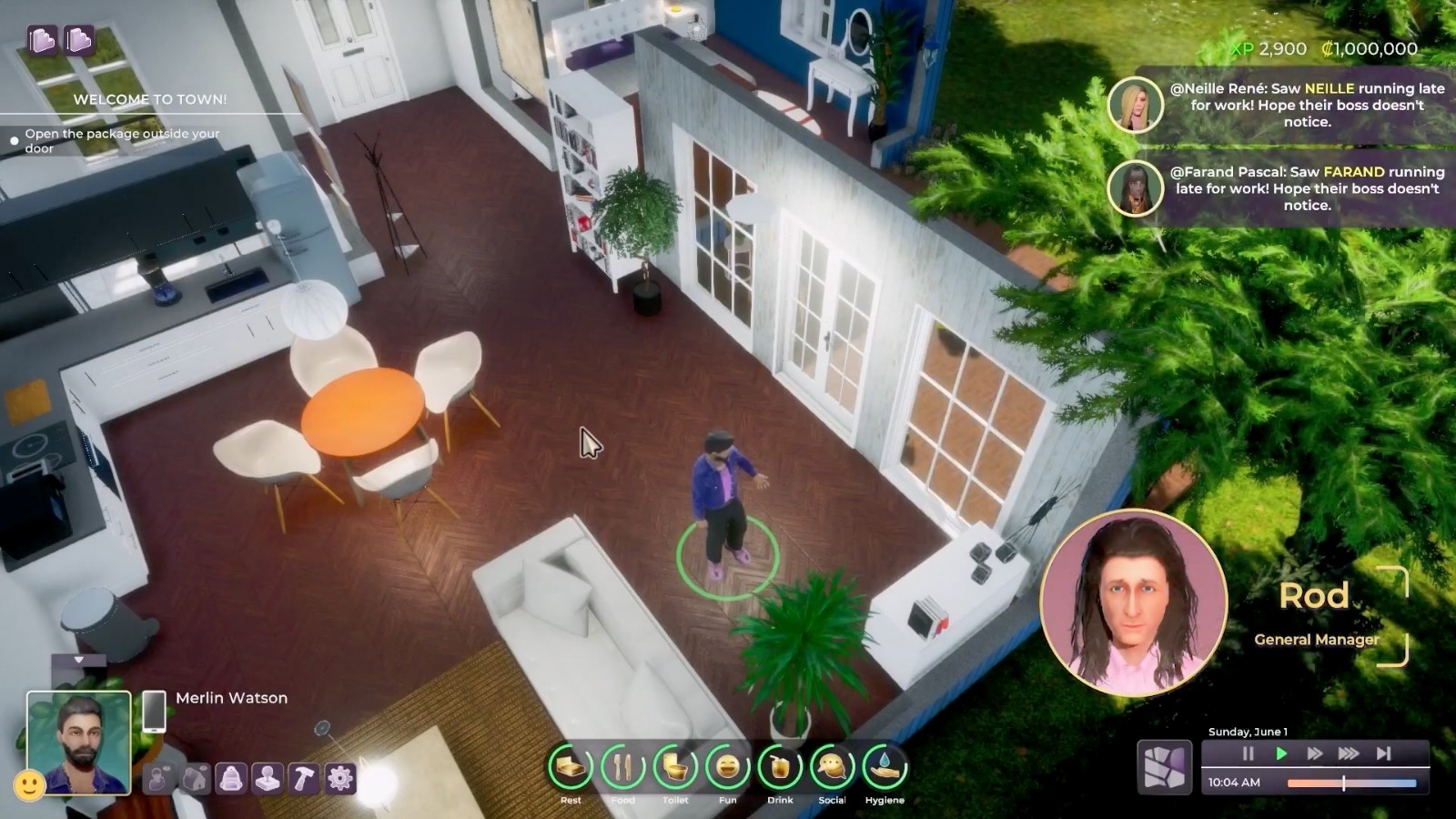Set double fast-forward speed
Viewport: 1456px width, 819px height.
click(1315, 753)
